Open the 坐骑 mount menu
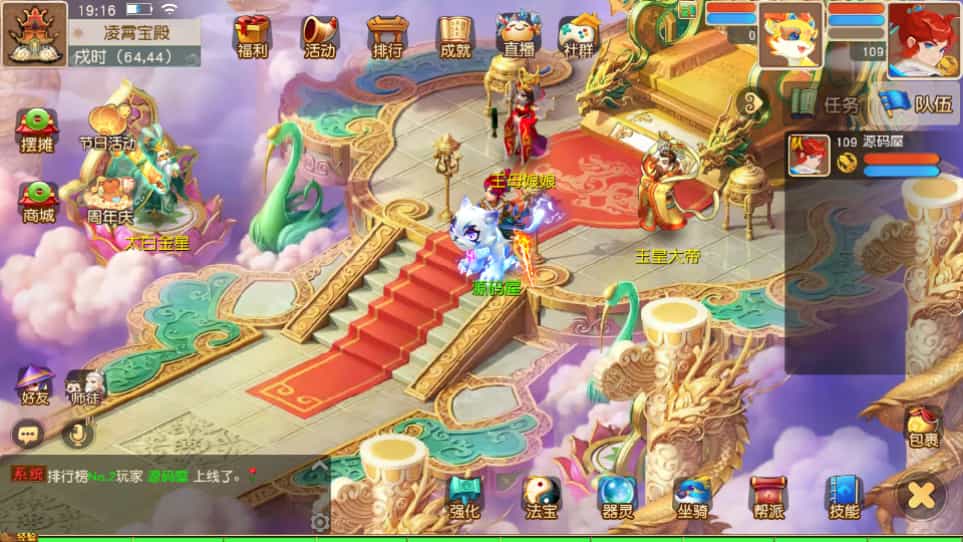The width and height of the screenshot is (963, 542). tap(692, 496)
